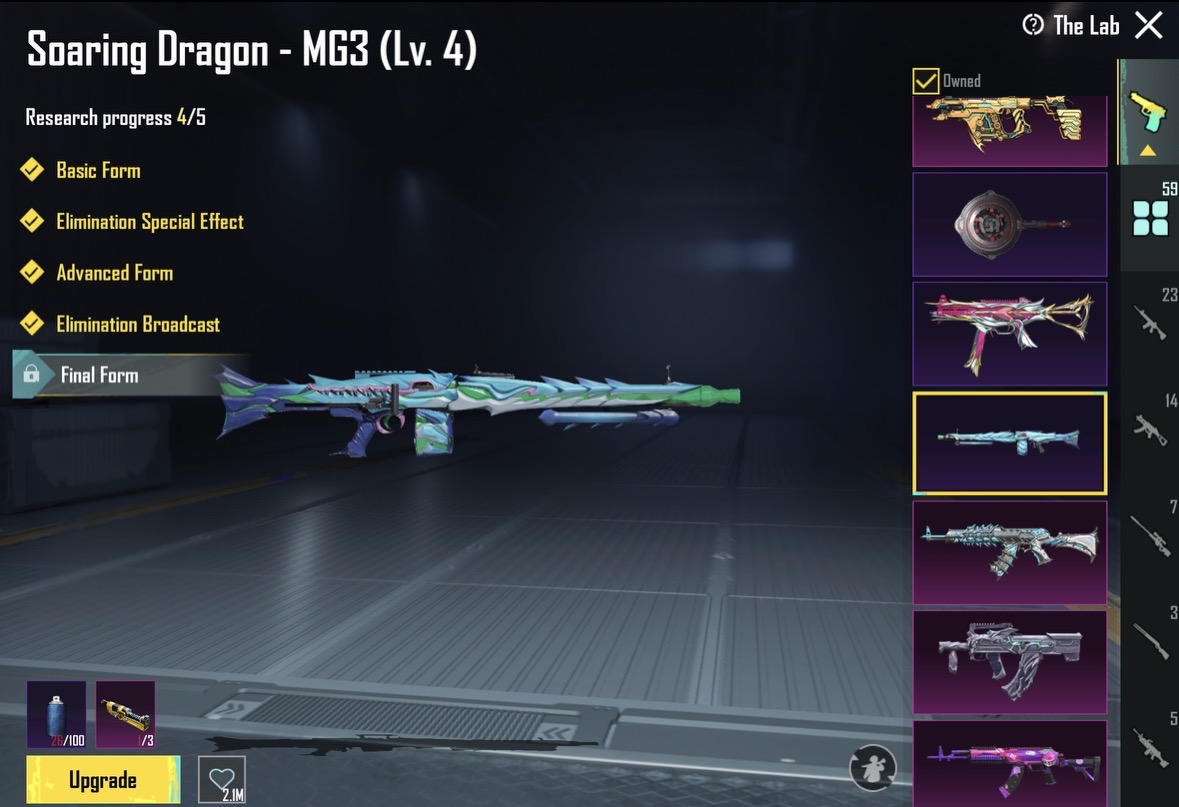
Task: Click the yellow gun material slot
Action: [x=126, y=714]
